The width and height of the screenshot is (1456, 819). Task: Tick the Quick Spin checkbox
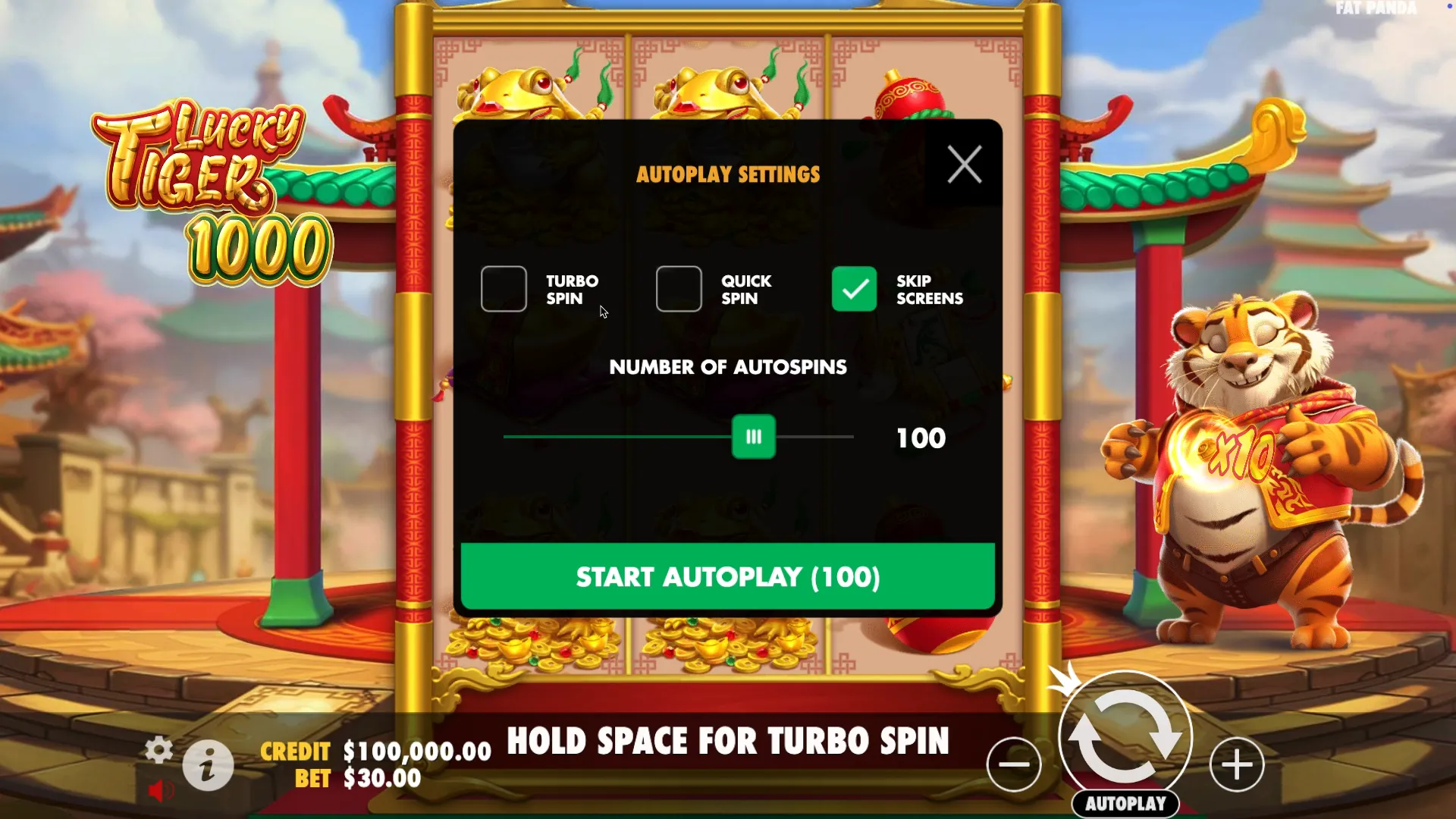[x=679, y=289]
